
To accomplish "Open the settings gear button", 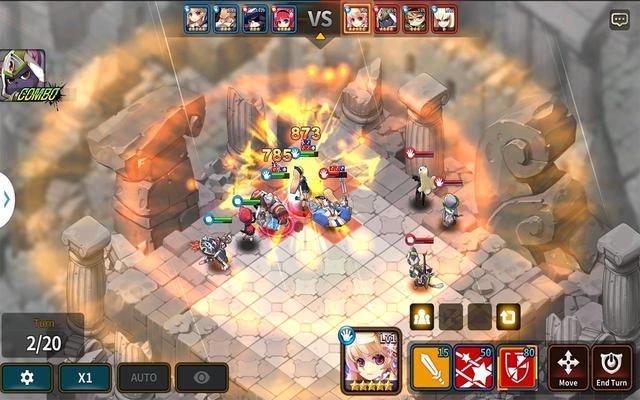I will point(26,377).
